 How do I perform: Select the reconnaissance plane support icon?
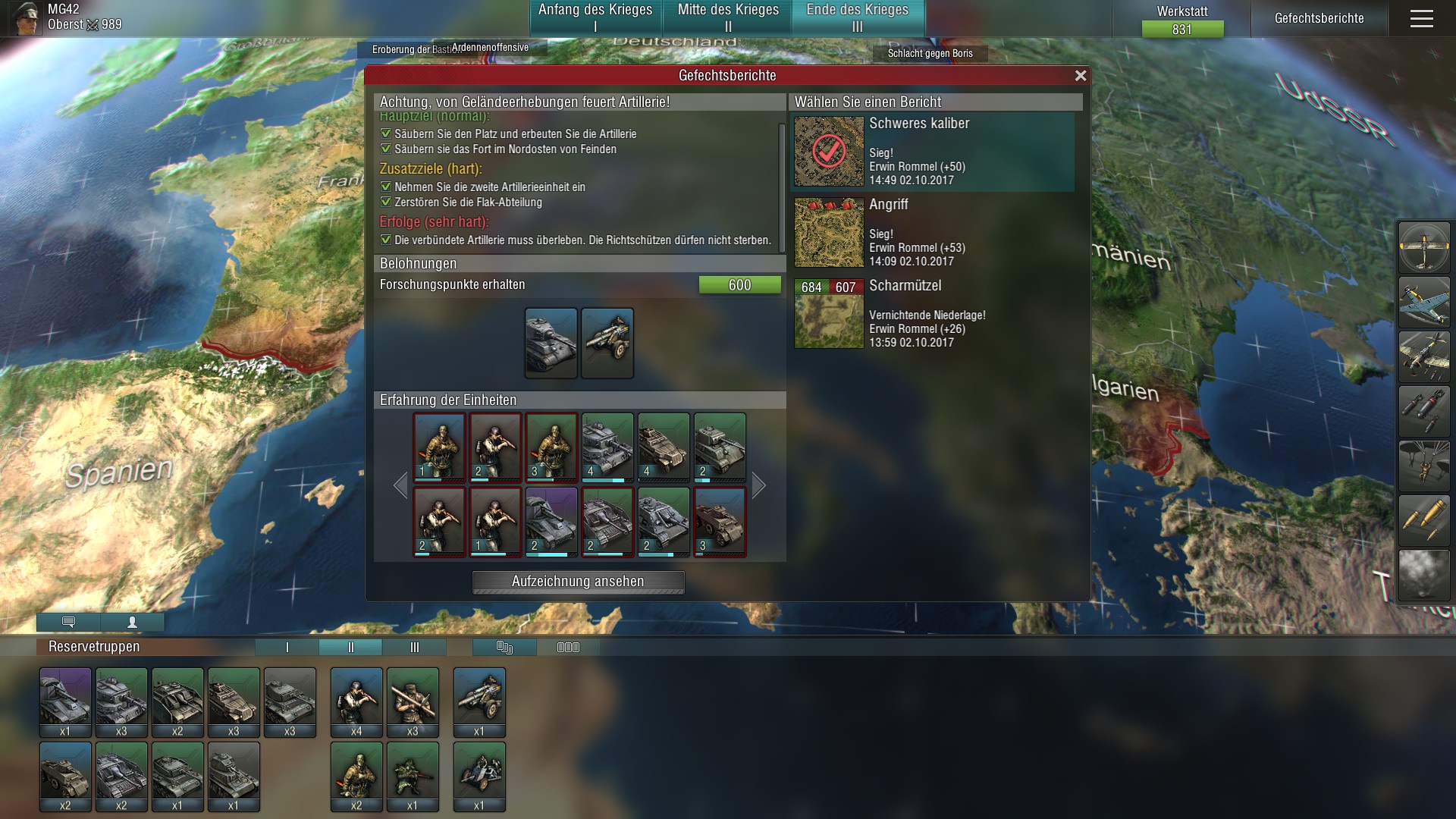(1424, 247)
